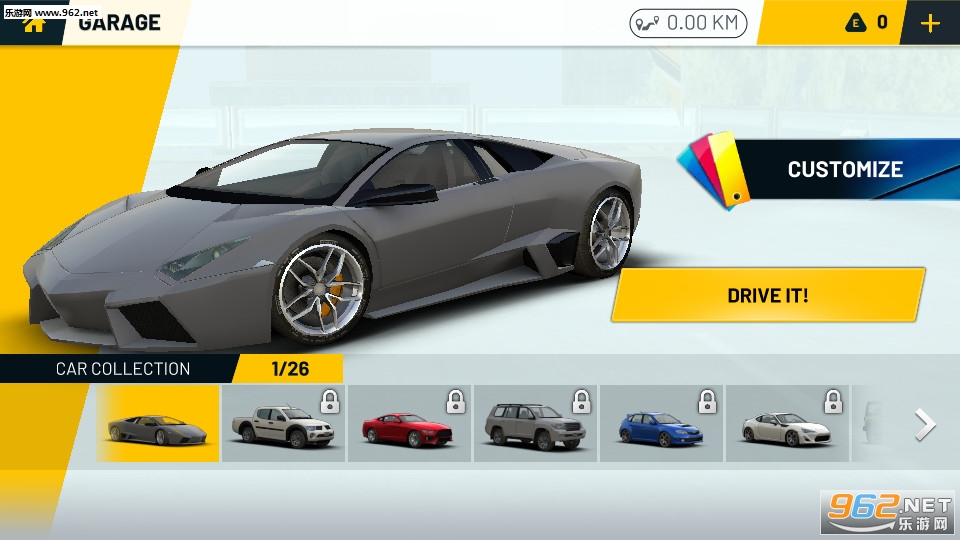
Task: Return to the home screen
Action: click(35, 22)
